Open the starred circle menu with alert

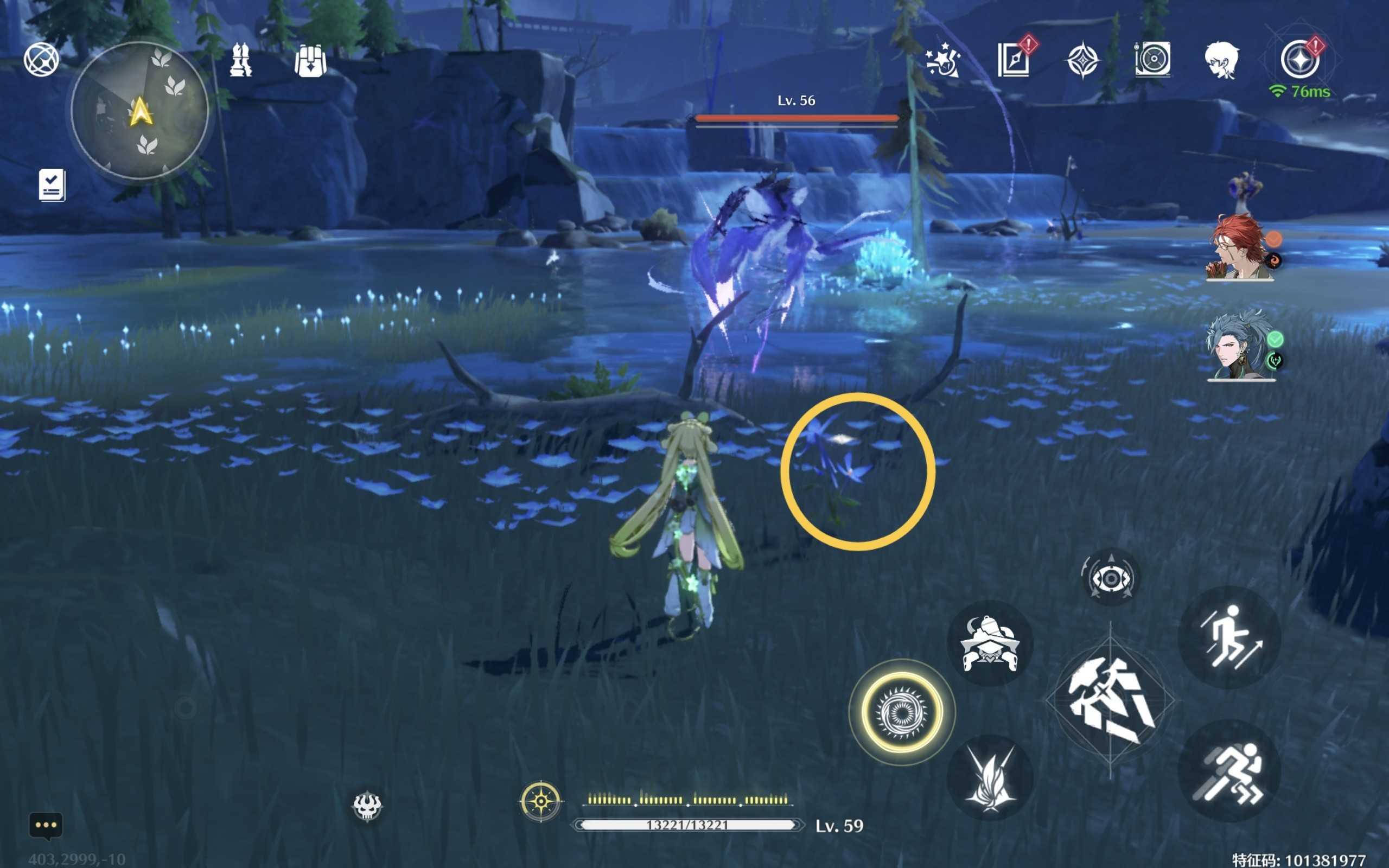pos(1299,59)
